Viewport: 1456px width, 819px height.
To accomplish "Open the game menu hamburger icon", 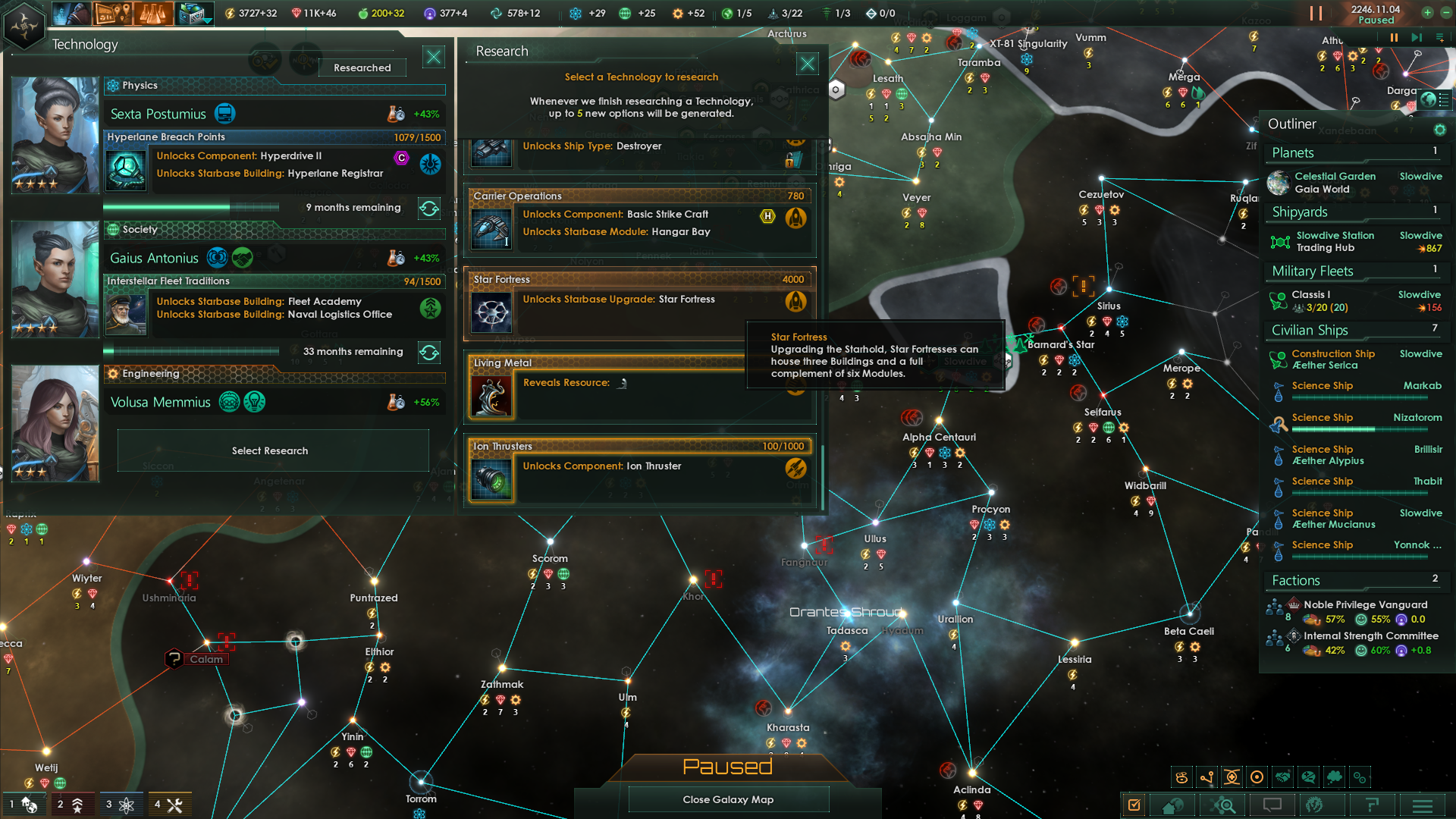I will tap(1421, 805).
